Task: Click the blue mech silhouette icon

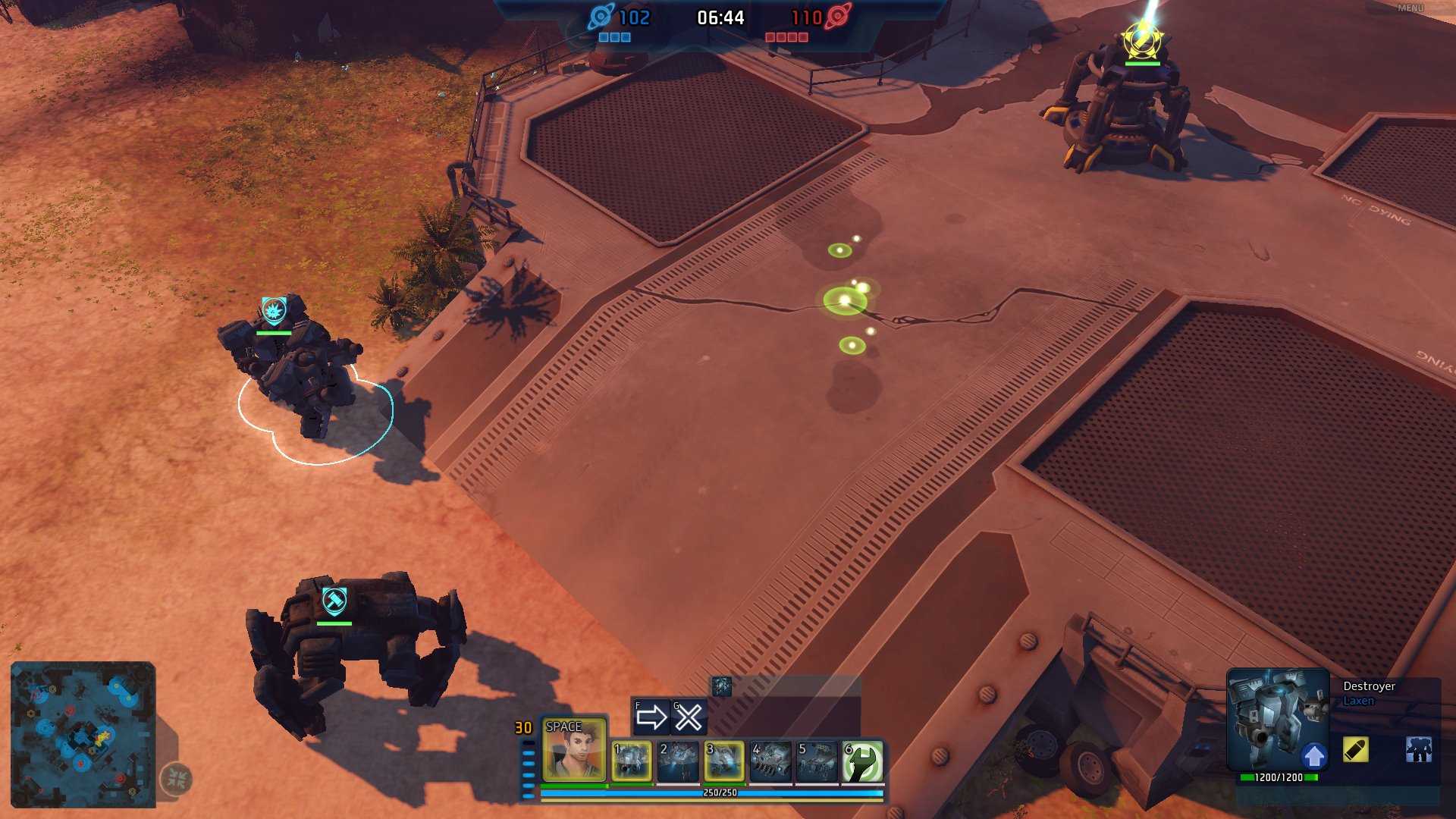Action: point(1418,750)
